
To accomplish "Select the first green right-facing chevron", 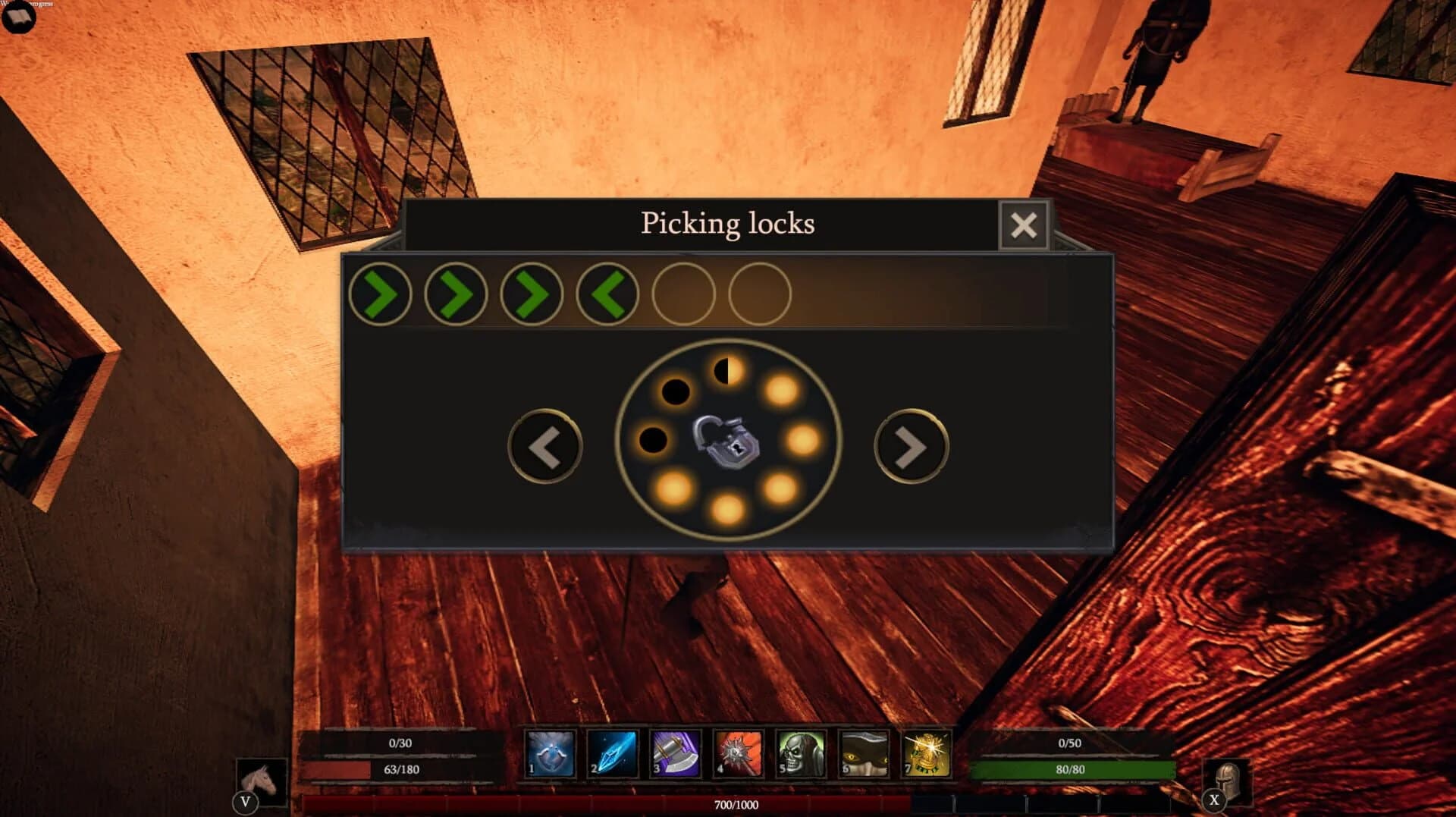I will point(380,295).
